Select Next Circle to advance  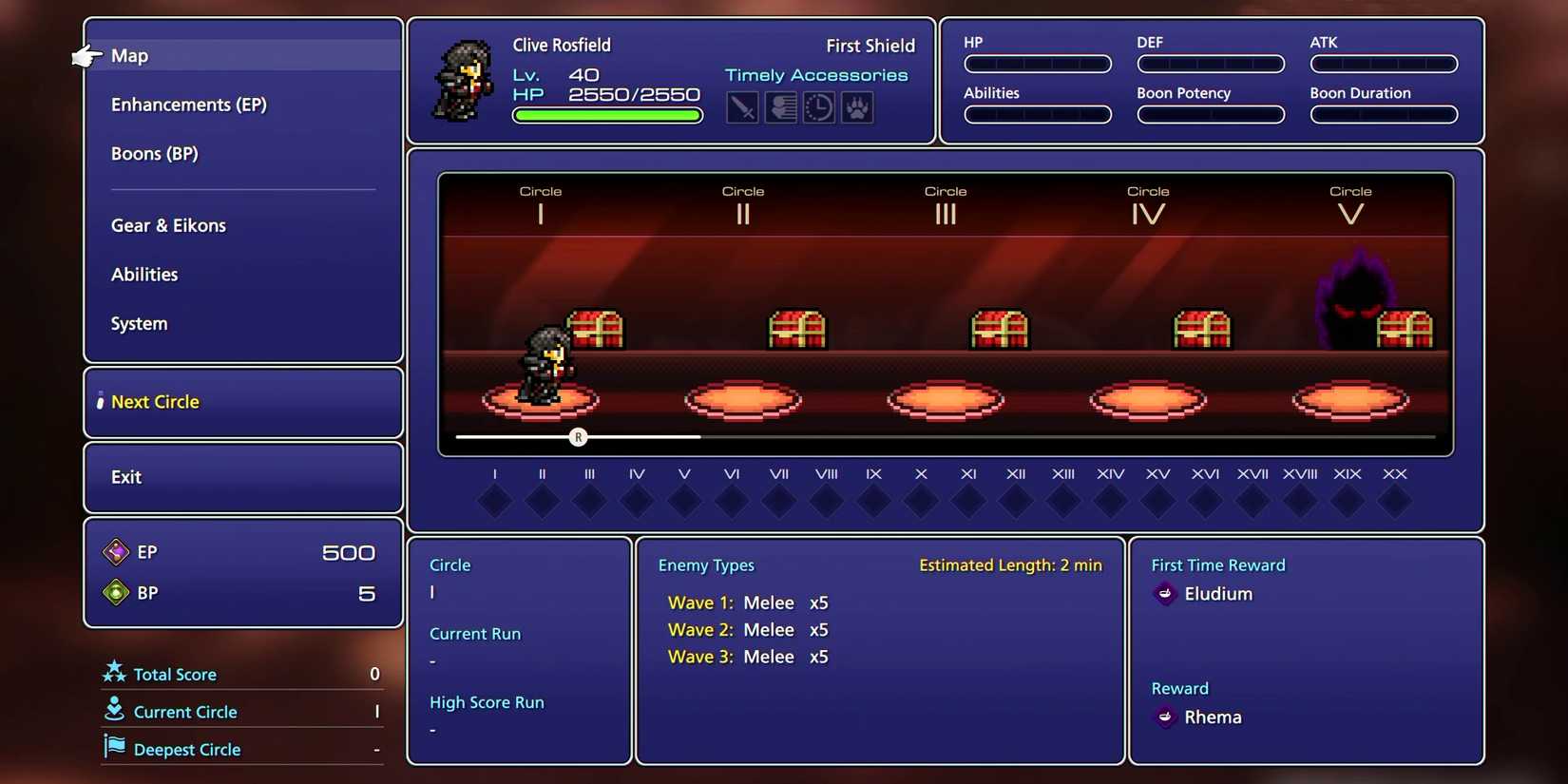click(x=155, y=401)
